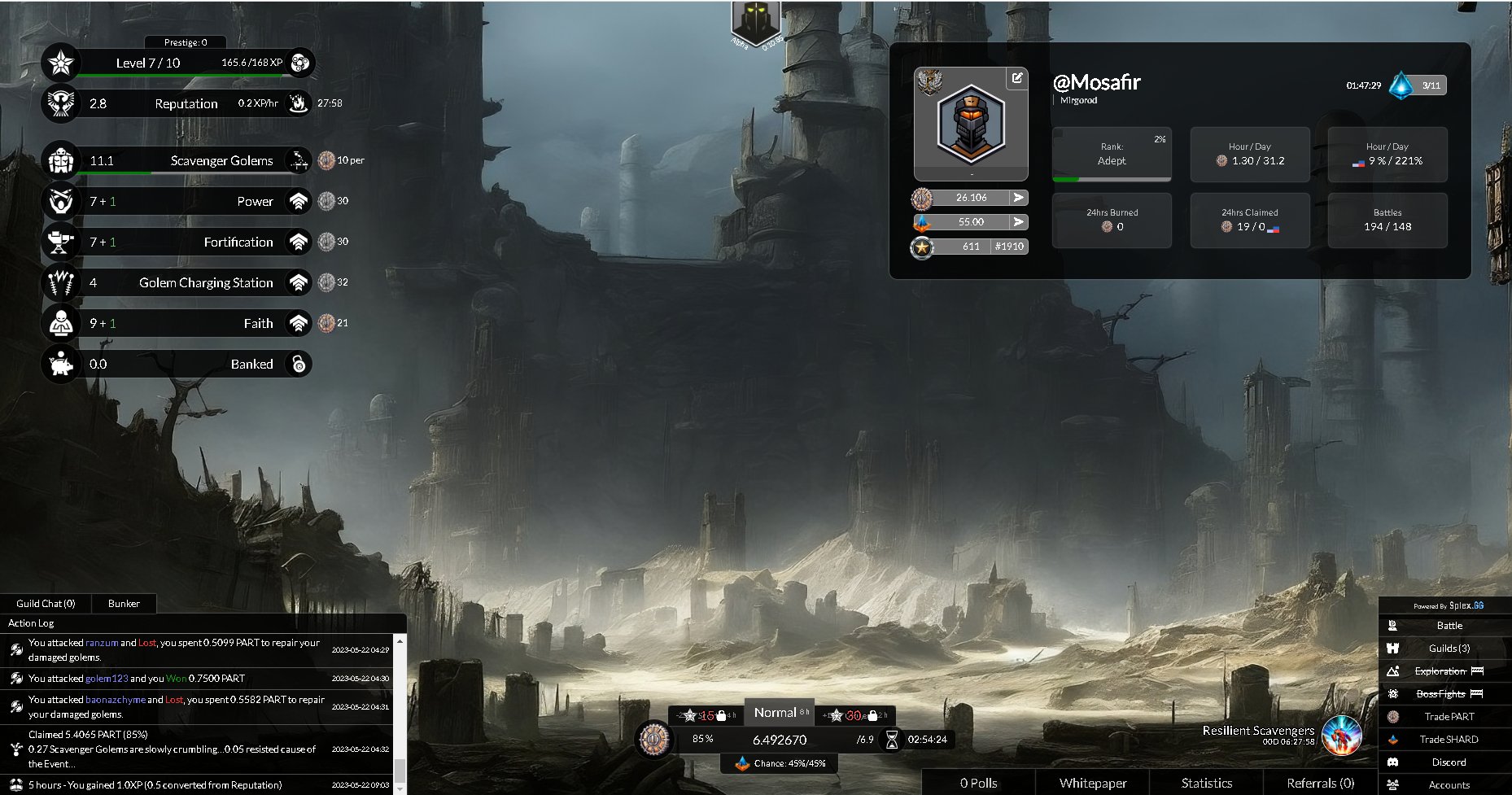
Task: Open the Battle menu entry
Action: [1449, 626]
